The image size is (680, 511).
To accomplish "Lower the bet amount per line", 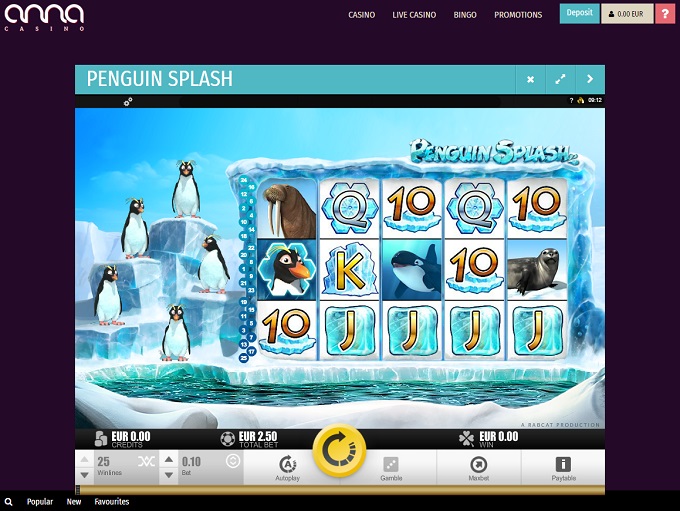I will [x=168, y=474].
